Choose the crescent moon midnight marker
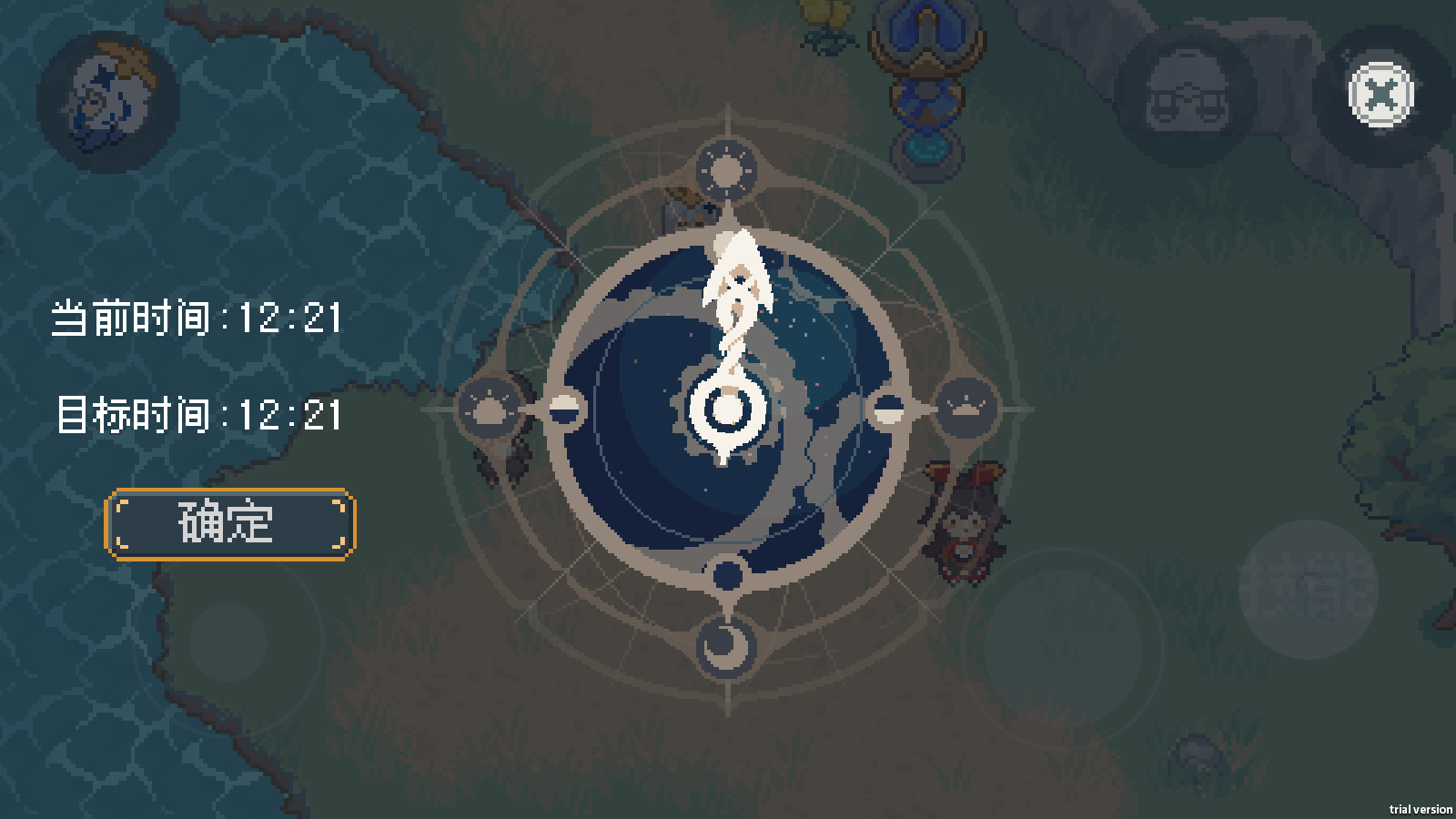1456x819 pixels. (x=725, y=644)
